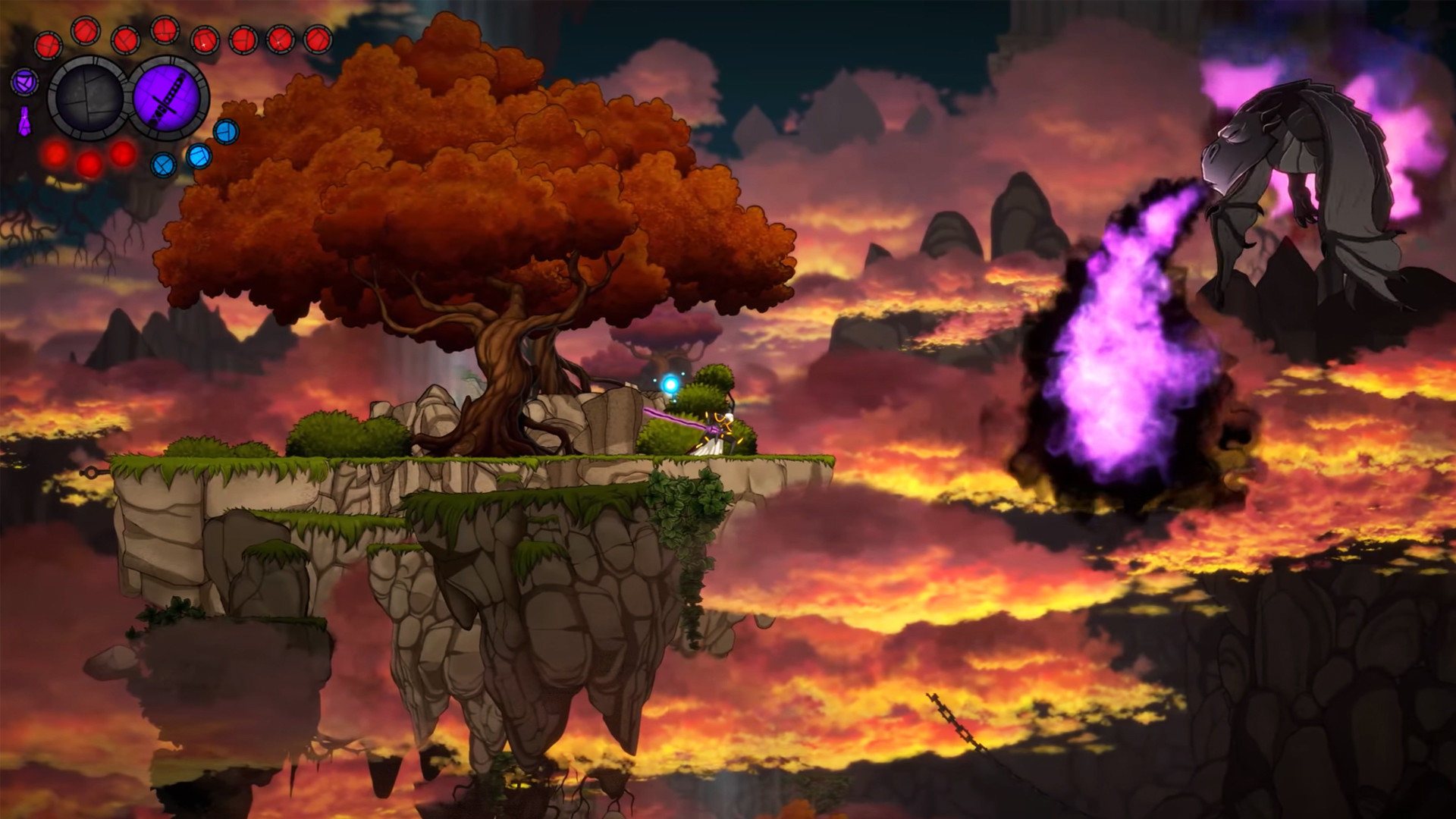
Task: Click the small purple emblem orb on left edge
Action: [x=25, y=83]
